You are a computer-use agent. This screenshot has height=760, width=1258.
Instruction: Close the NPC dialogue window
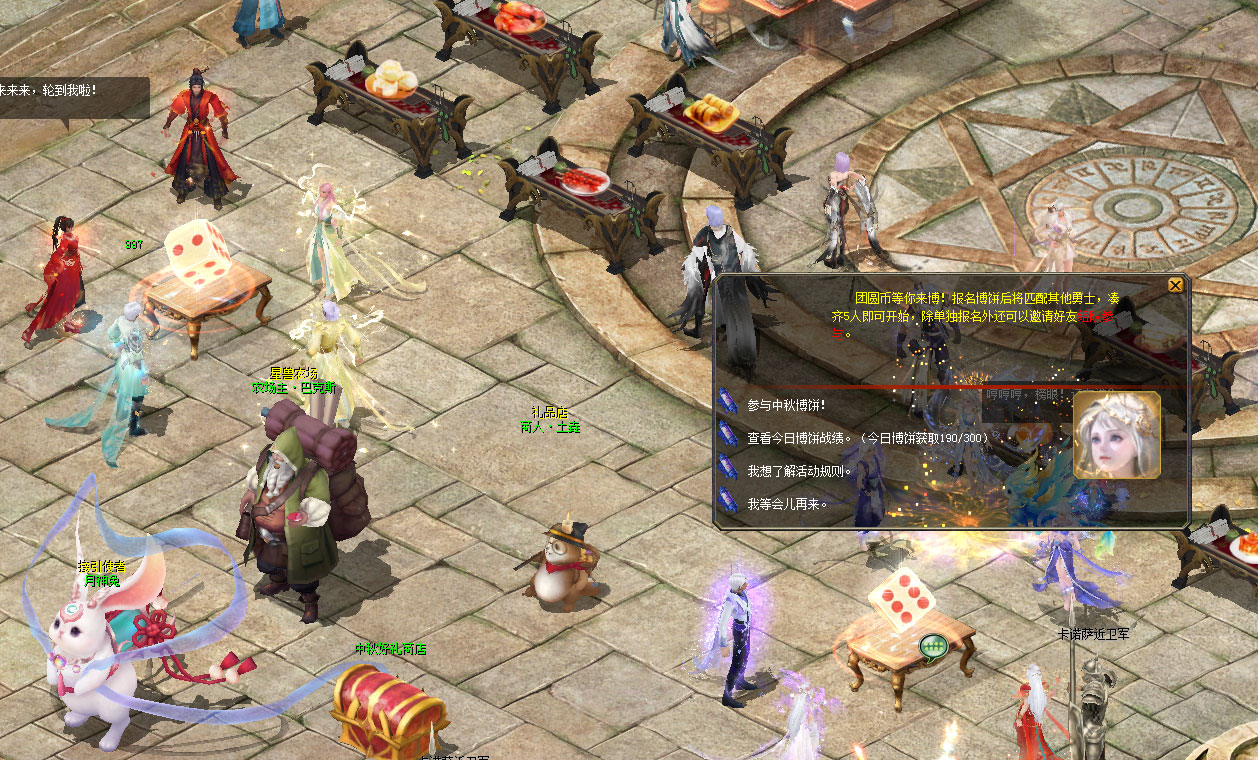(1175, 285)
